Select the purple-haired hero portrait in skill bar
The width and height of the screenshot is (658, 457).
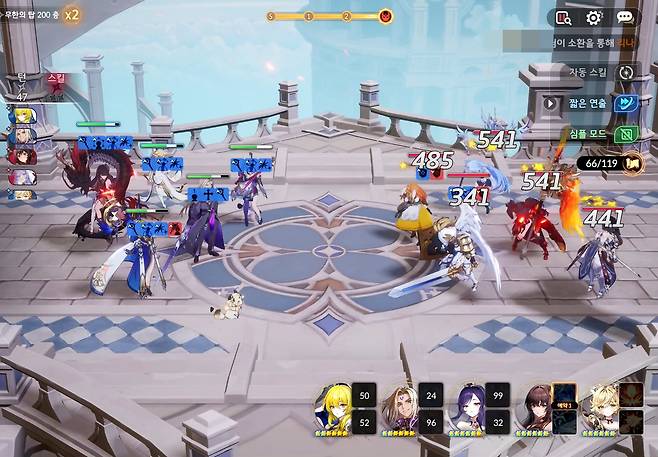coord(469,405)
